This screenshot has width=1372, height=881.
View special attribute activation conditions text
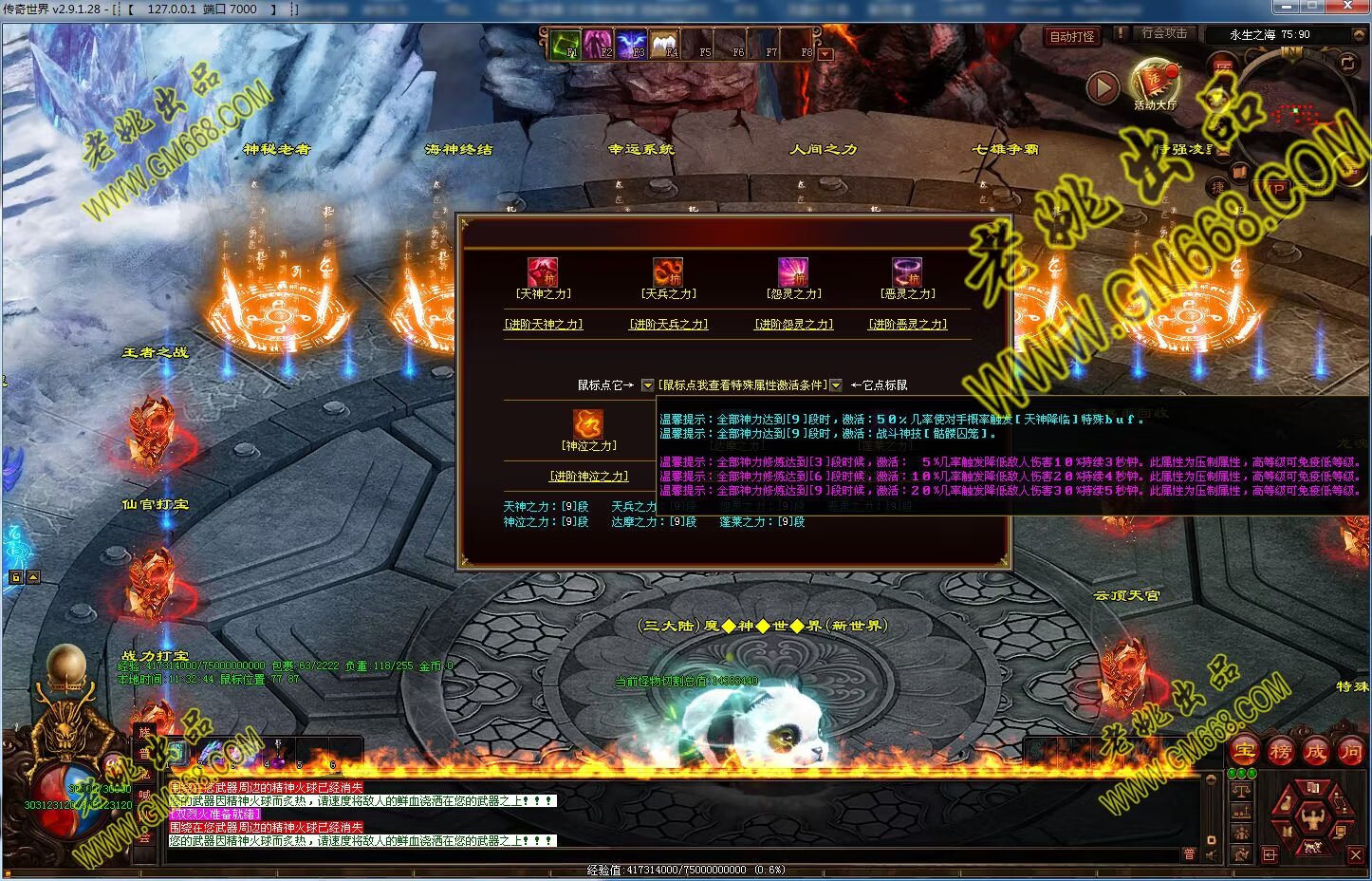(x=742, y=385)
